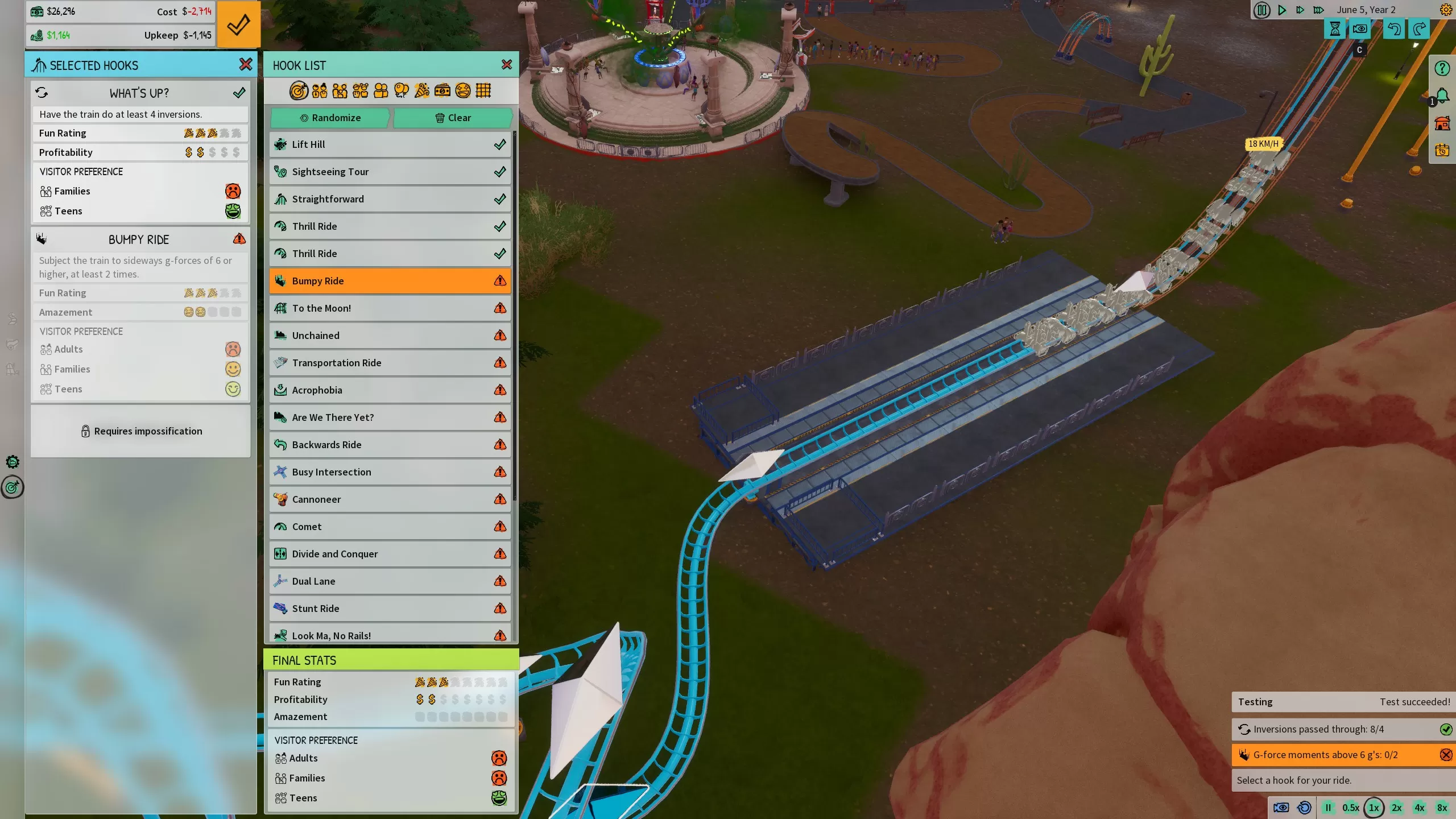Select the Lift Hill hook
The image size is (1456, 819).
pos(390,144)
